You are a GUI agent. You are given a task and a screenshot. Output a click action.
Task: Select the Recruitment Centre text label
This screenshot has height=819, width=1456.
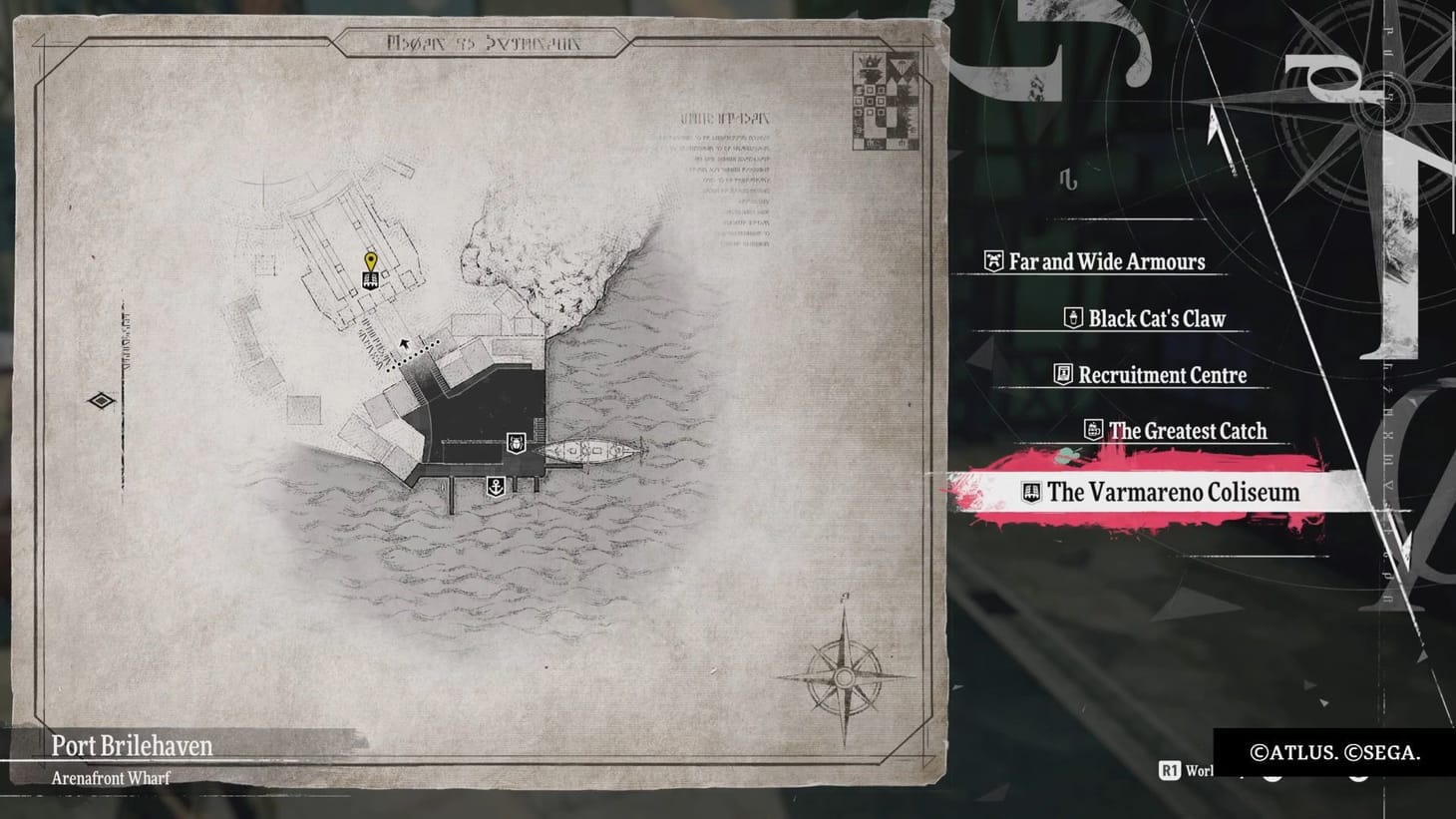coord(1162,375)
